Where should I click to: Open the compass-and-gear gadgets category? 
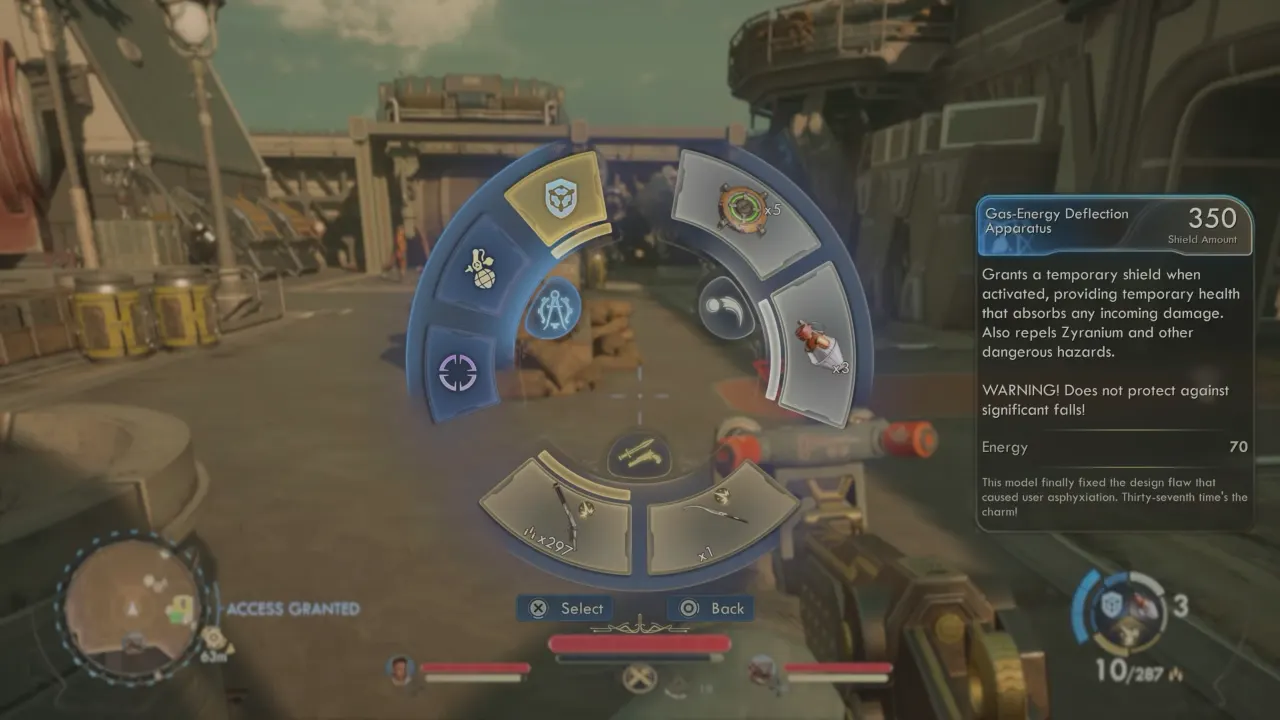pyautogui.click(x=553, y=308)
